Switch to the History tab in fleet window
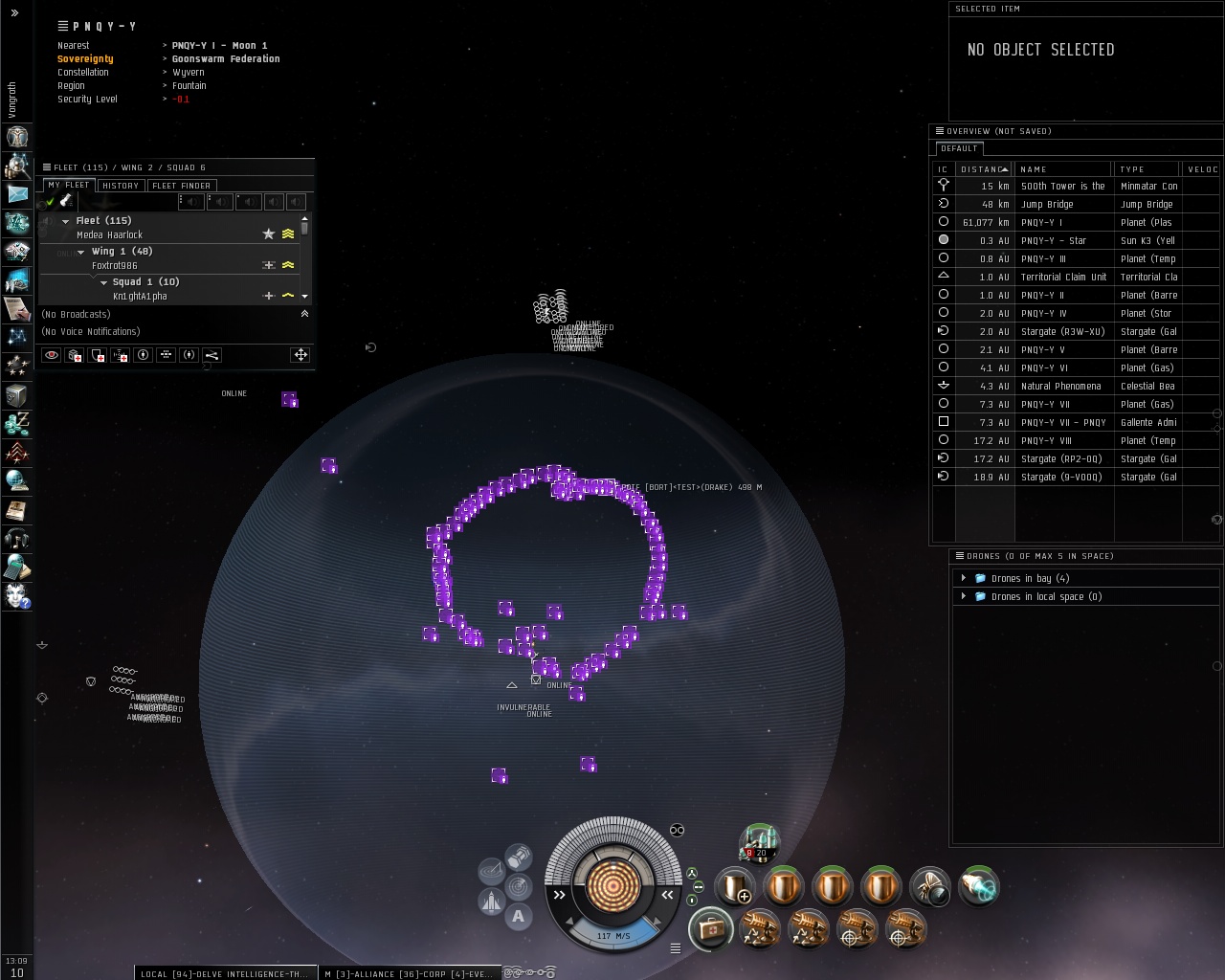Image resolution: width=1225 pixels, height=980 pixels. 121,186
